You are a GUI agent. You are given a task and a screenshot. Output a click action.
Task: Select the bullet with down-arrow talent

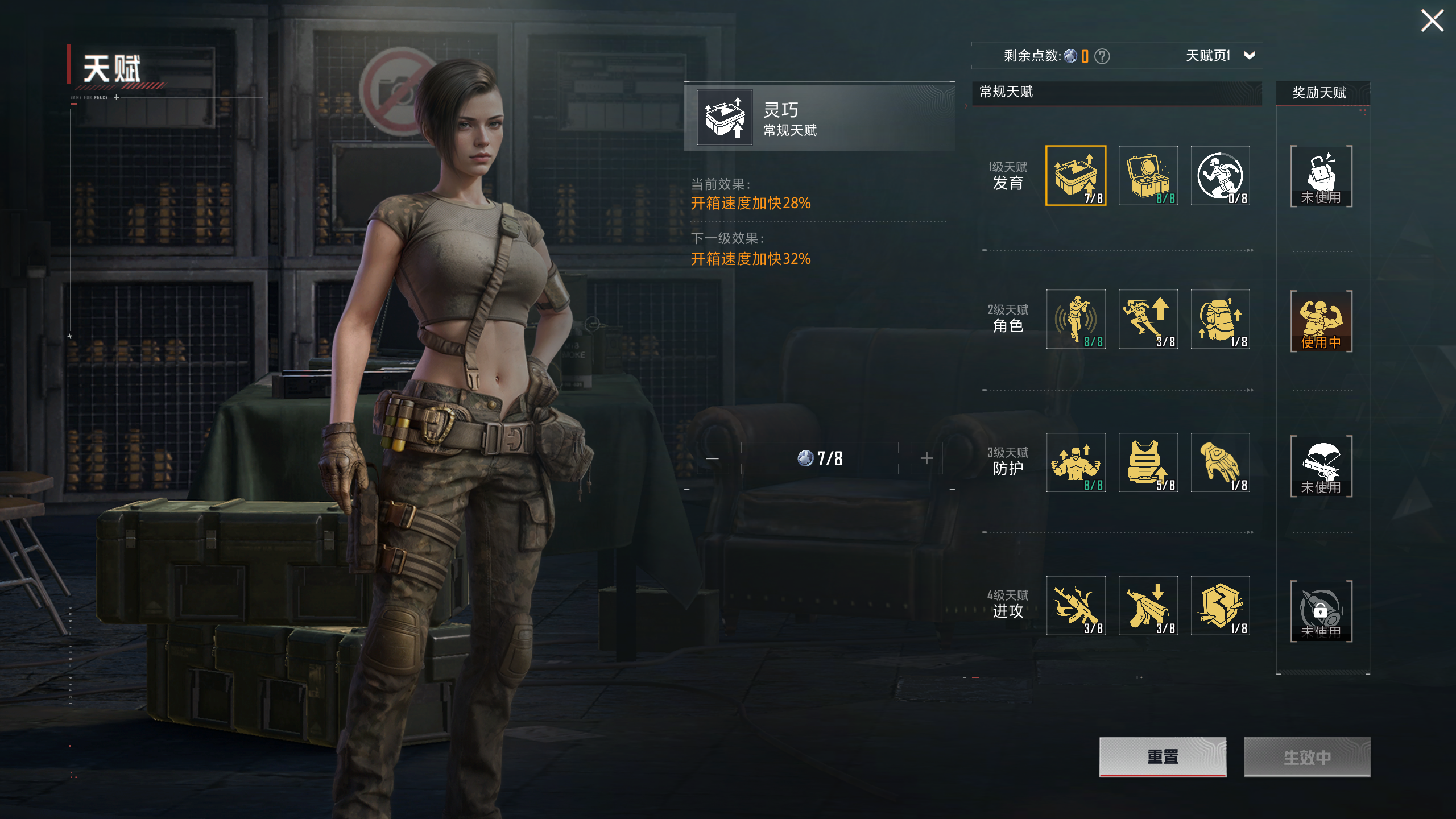(1148, 606)
